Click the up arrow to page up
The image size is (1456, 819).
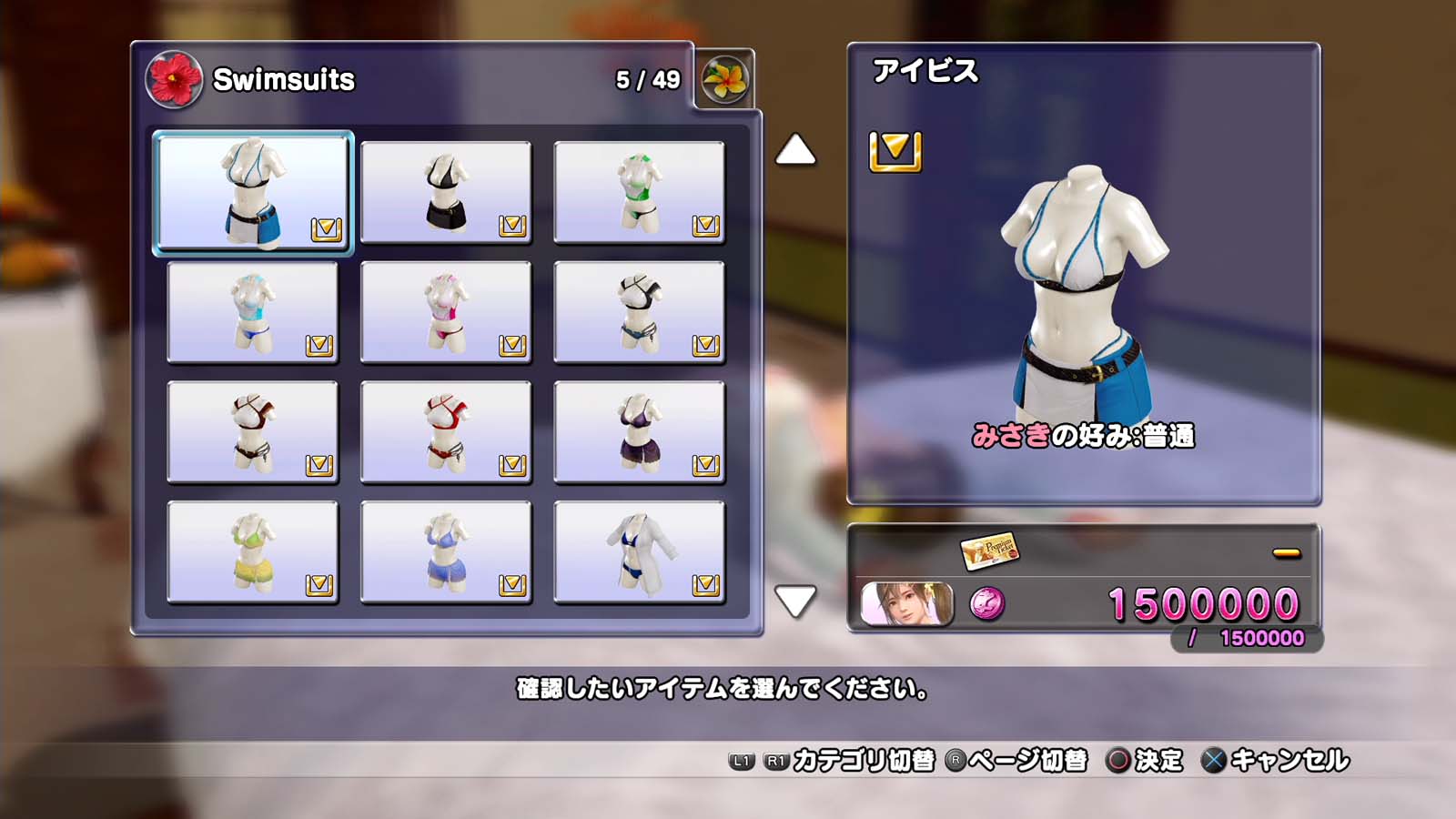795,150
